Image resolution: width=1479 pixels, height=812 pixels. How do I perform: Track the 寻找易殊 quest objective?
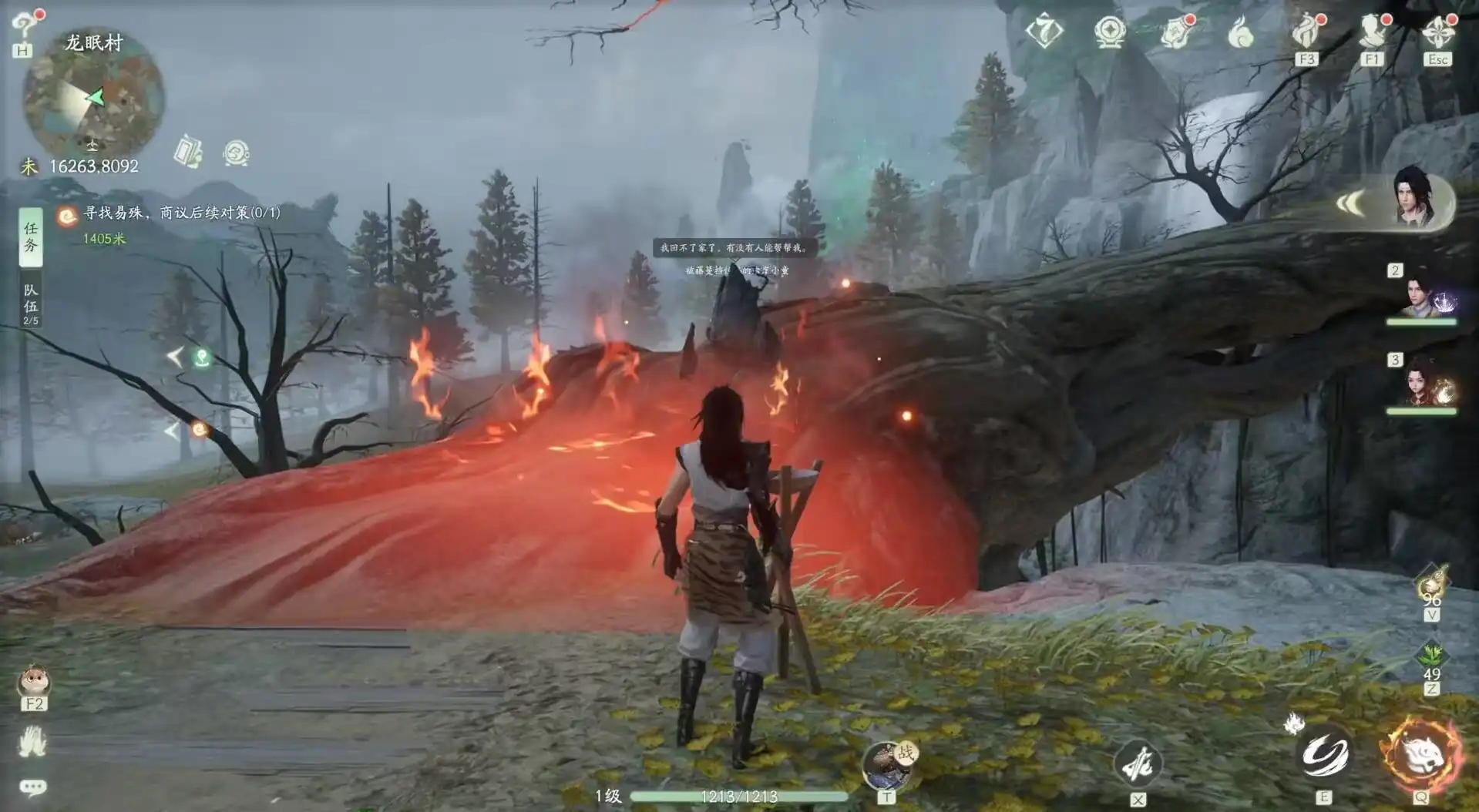181,213
